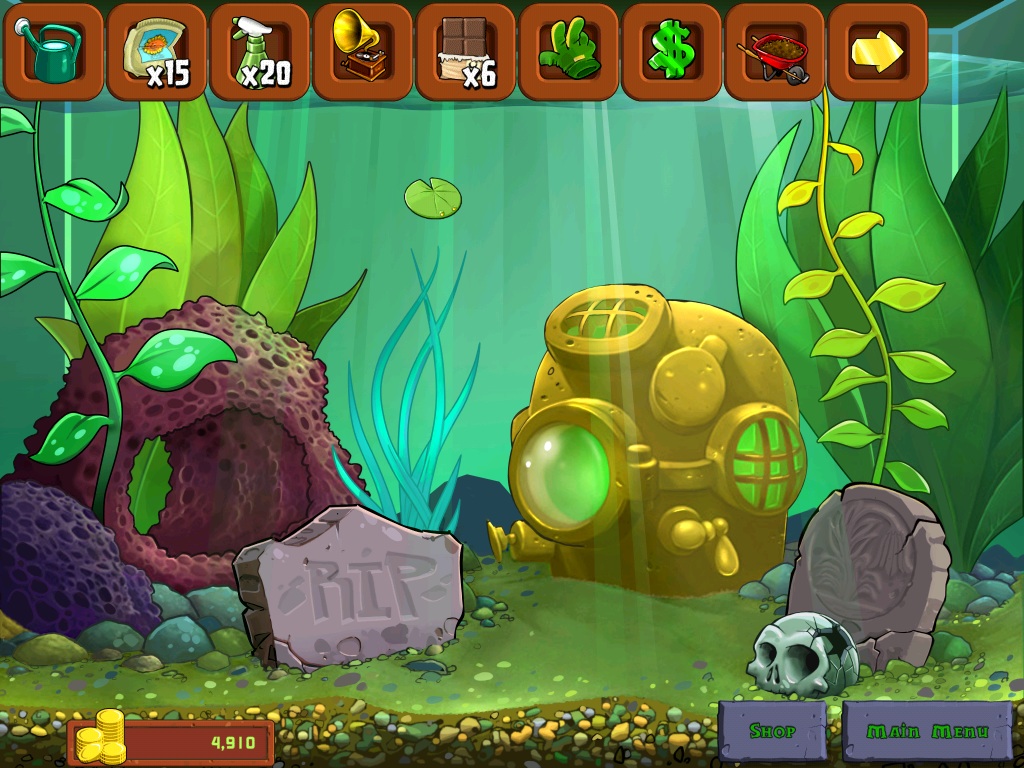
Task: Use the chocolate bar item
Action: [465, 50]
